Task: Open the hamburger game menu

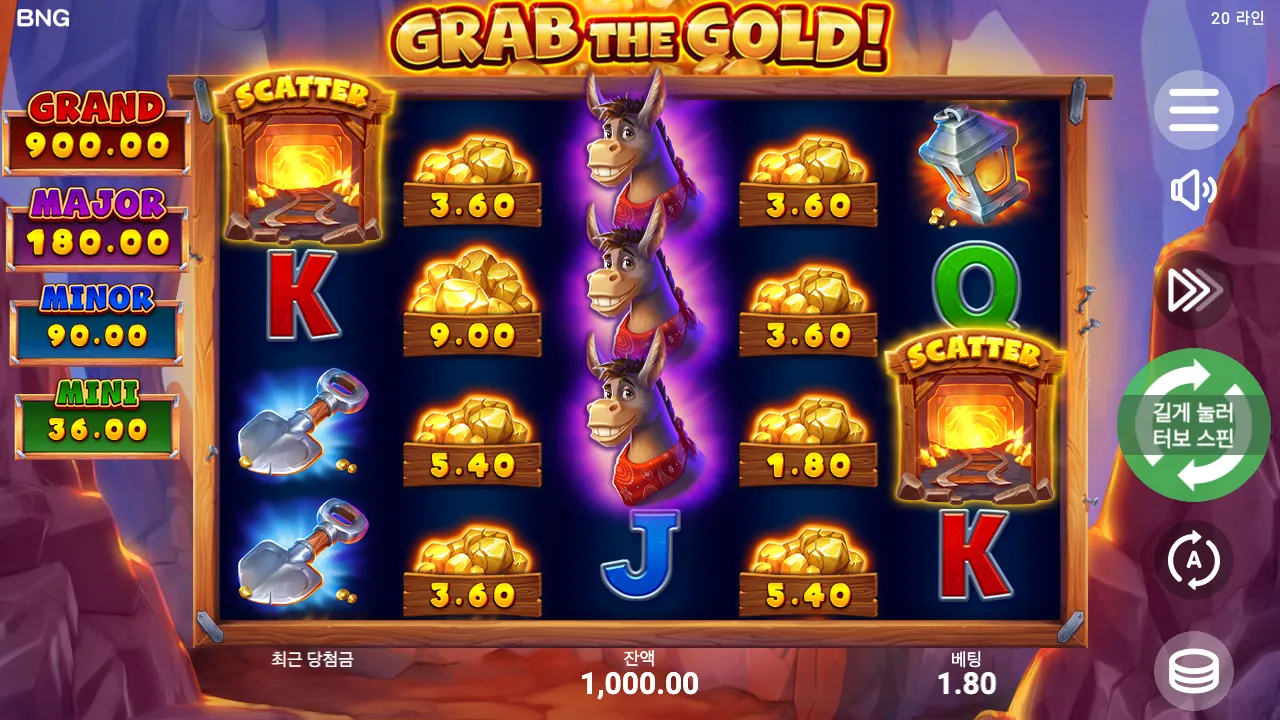Action: (x=1192, y=110)
